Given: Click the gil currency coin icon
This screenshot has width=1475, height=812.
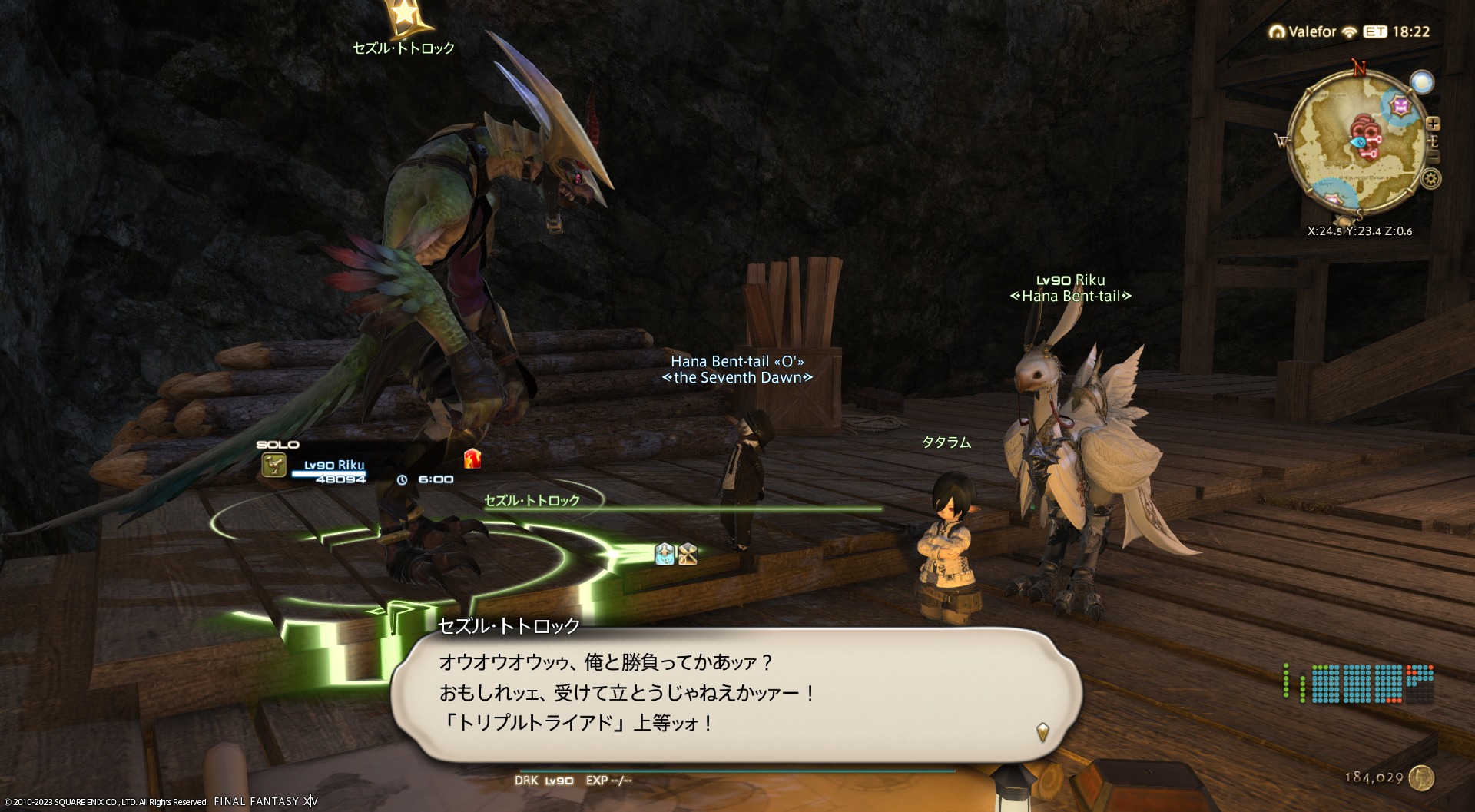Looking at the screenshot, I should pyautogui.click(x=1422, y=777).
